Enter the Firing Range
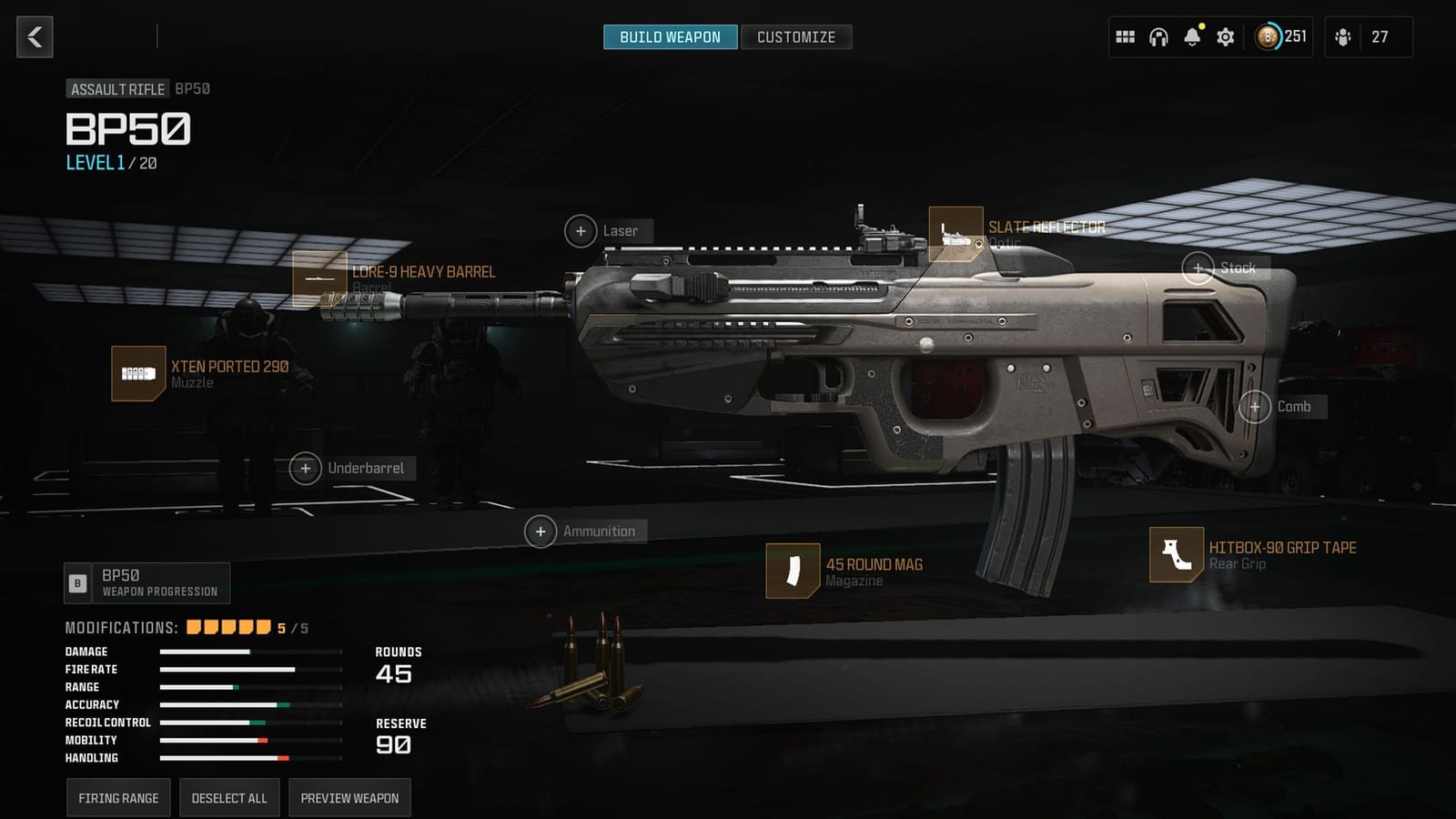 pos(118,797)
